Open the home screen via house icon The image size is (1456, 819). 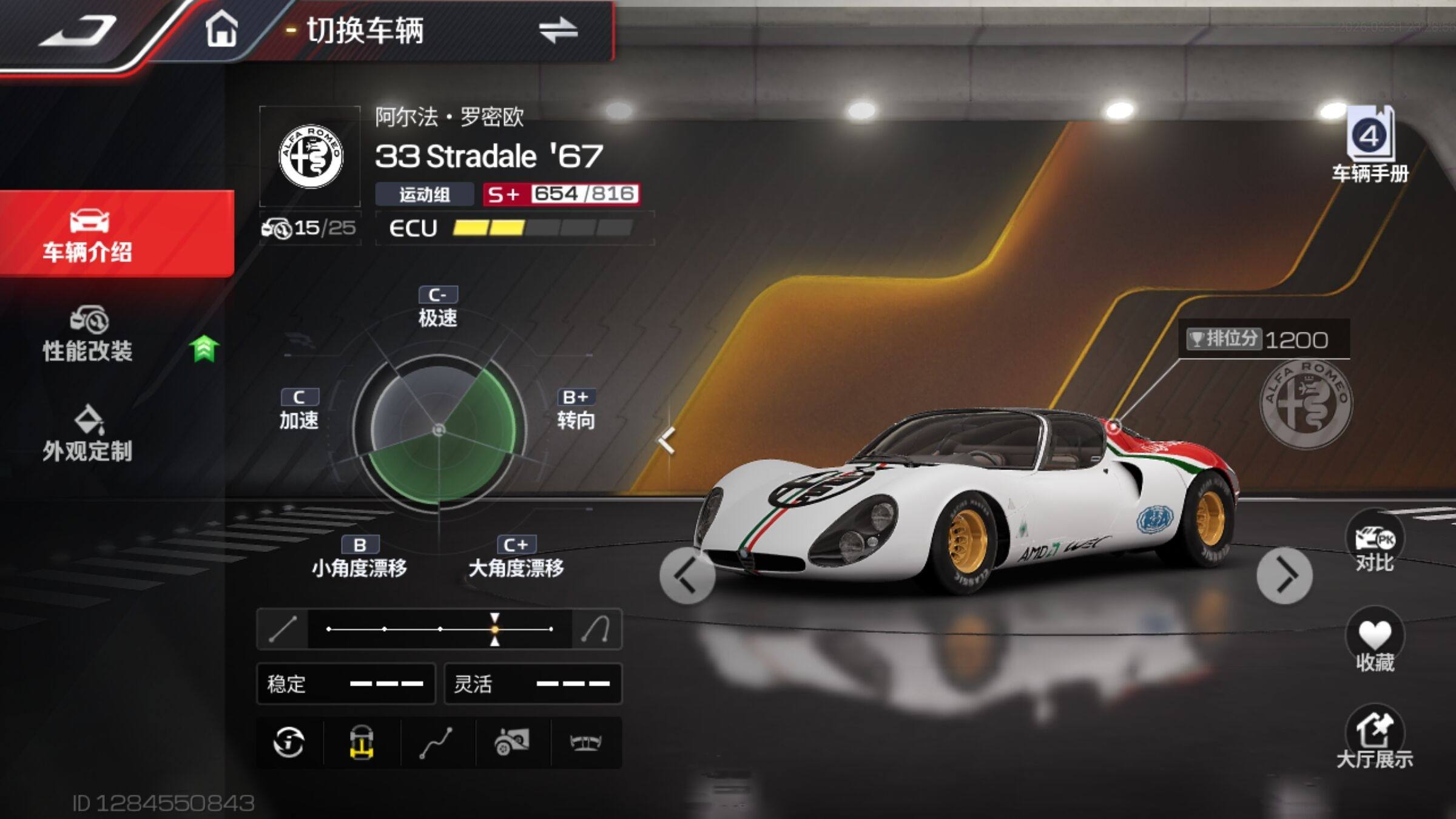click(x=221, y=29)
